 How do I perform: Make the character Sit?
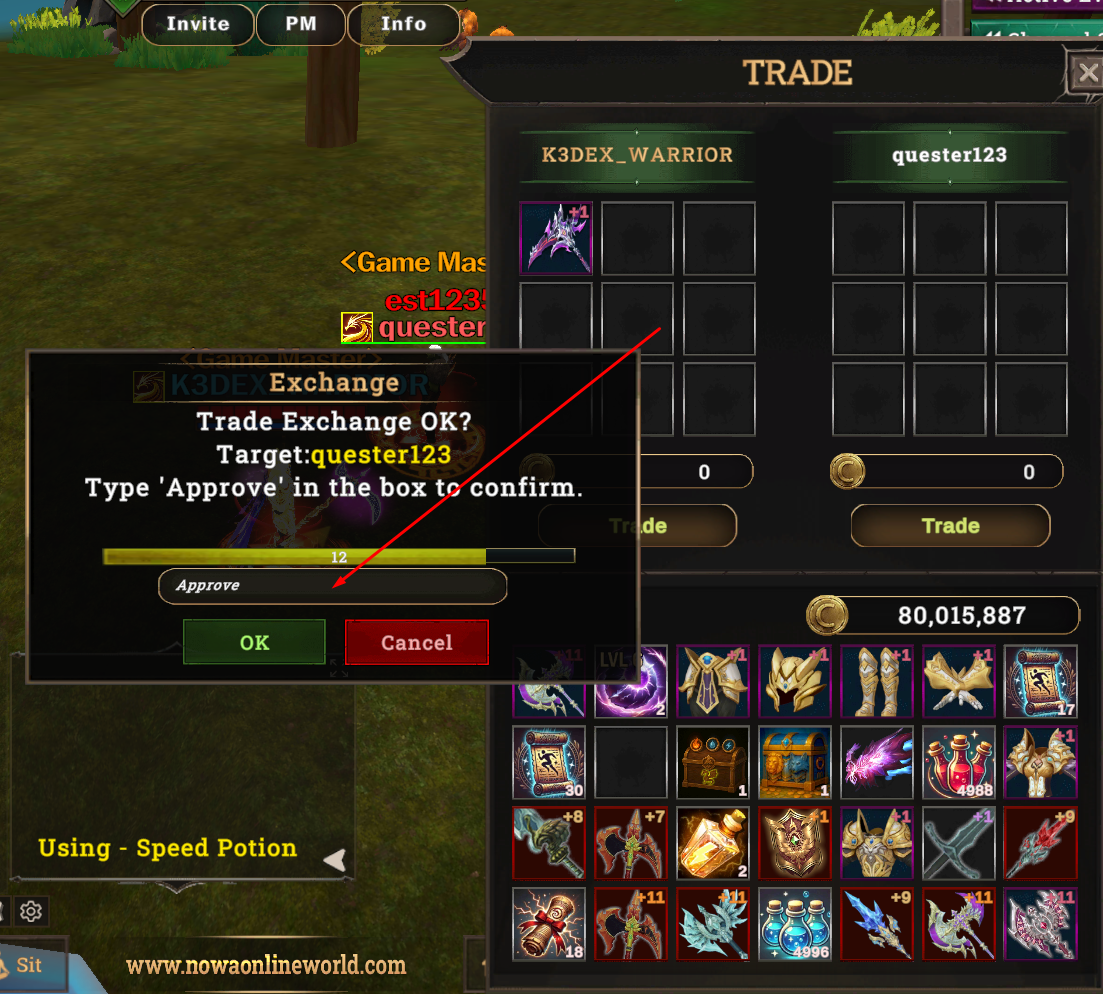click(30, 965)
